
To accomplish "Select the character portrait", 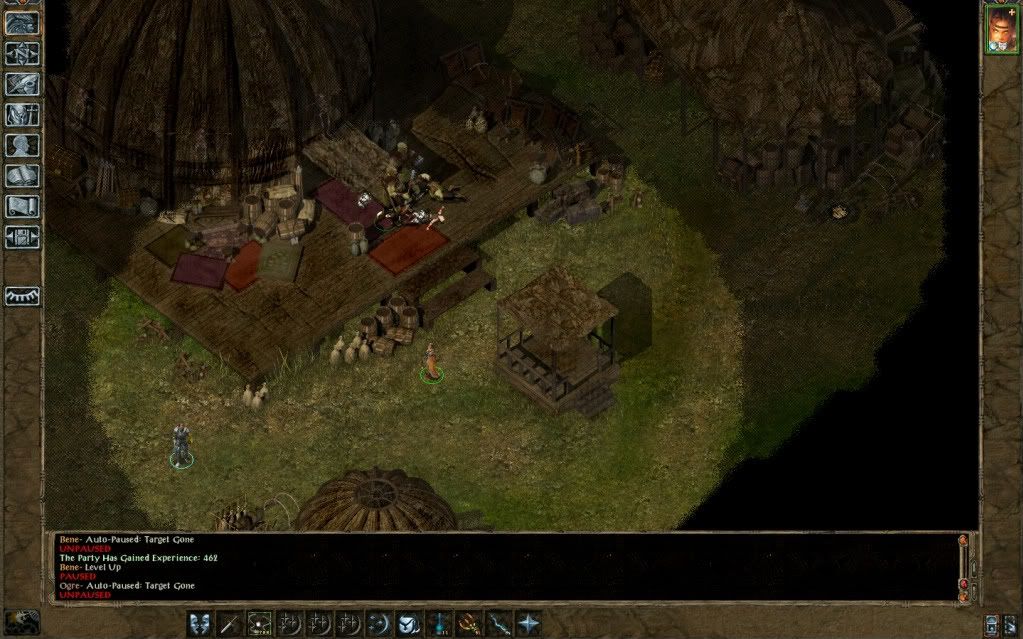I will pyautogui.click(x=999, y=29).
